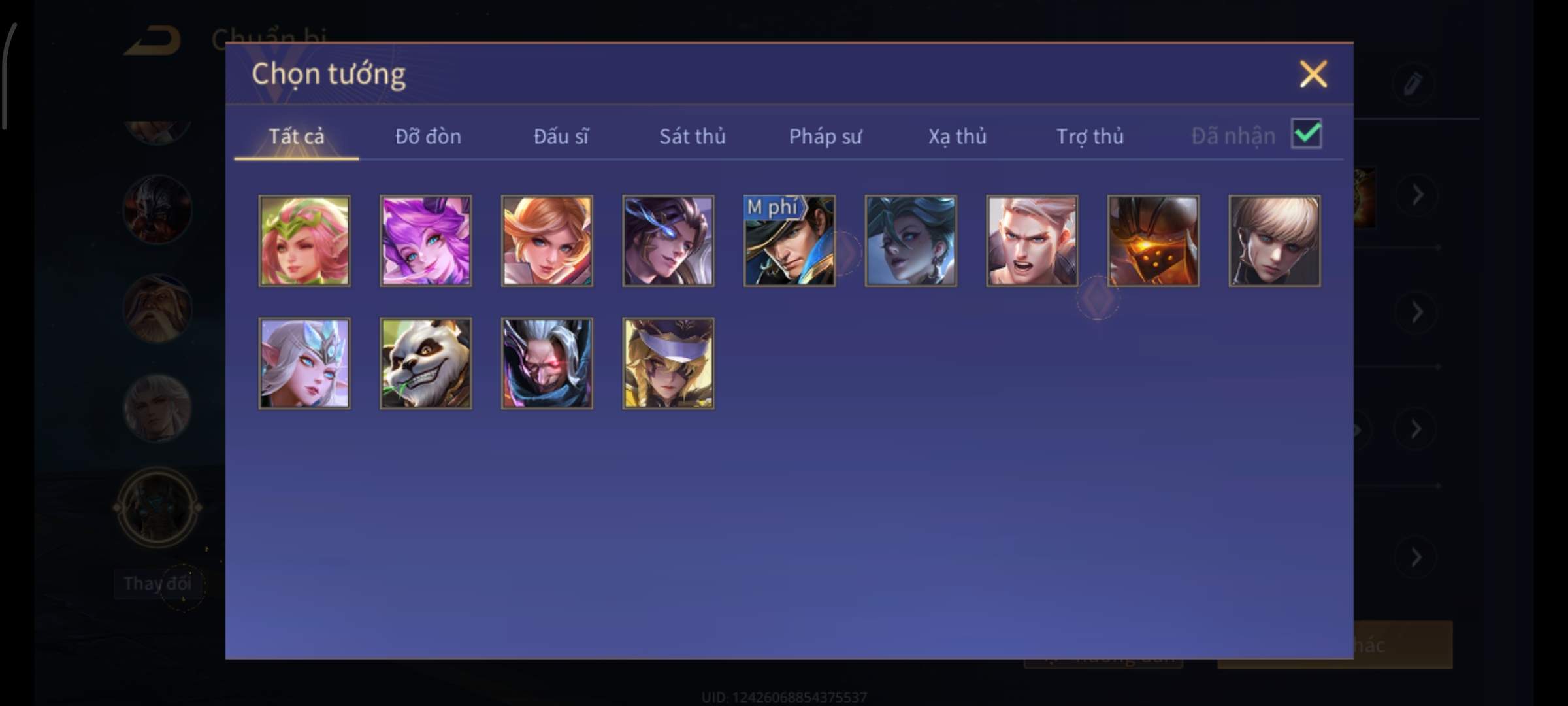Viewport: 1568px width, 706px height.
Task: Select the red-eyed grey-haired masked hero
Action: (547, 363)
